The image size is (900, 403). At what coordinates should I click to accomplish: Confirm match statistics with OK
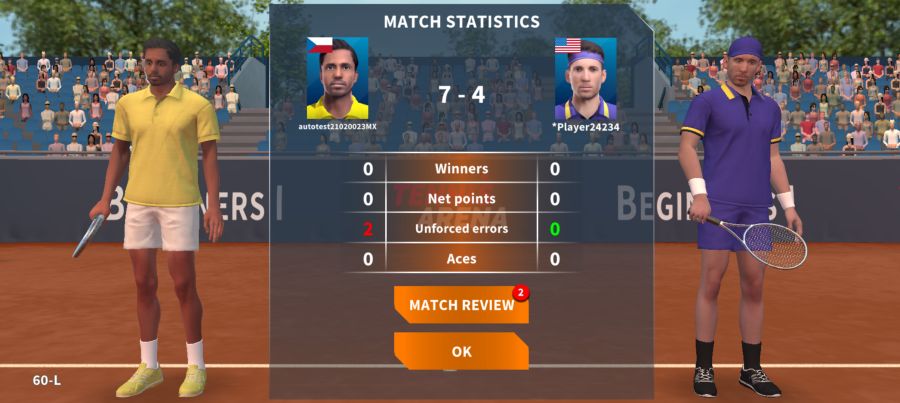click(461, 352)
